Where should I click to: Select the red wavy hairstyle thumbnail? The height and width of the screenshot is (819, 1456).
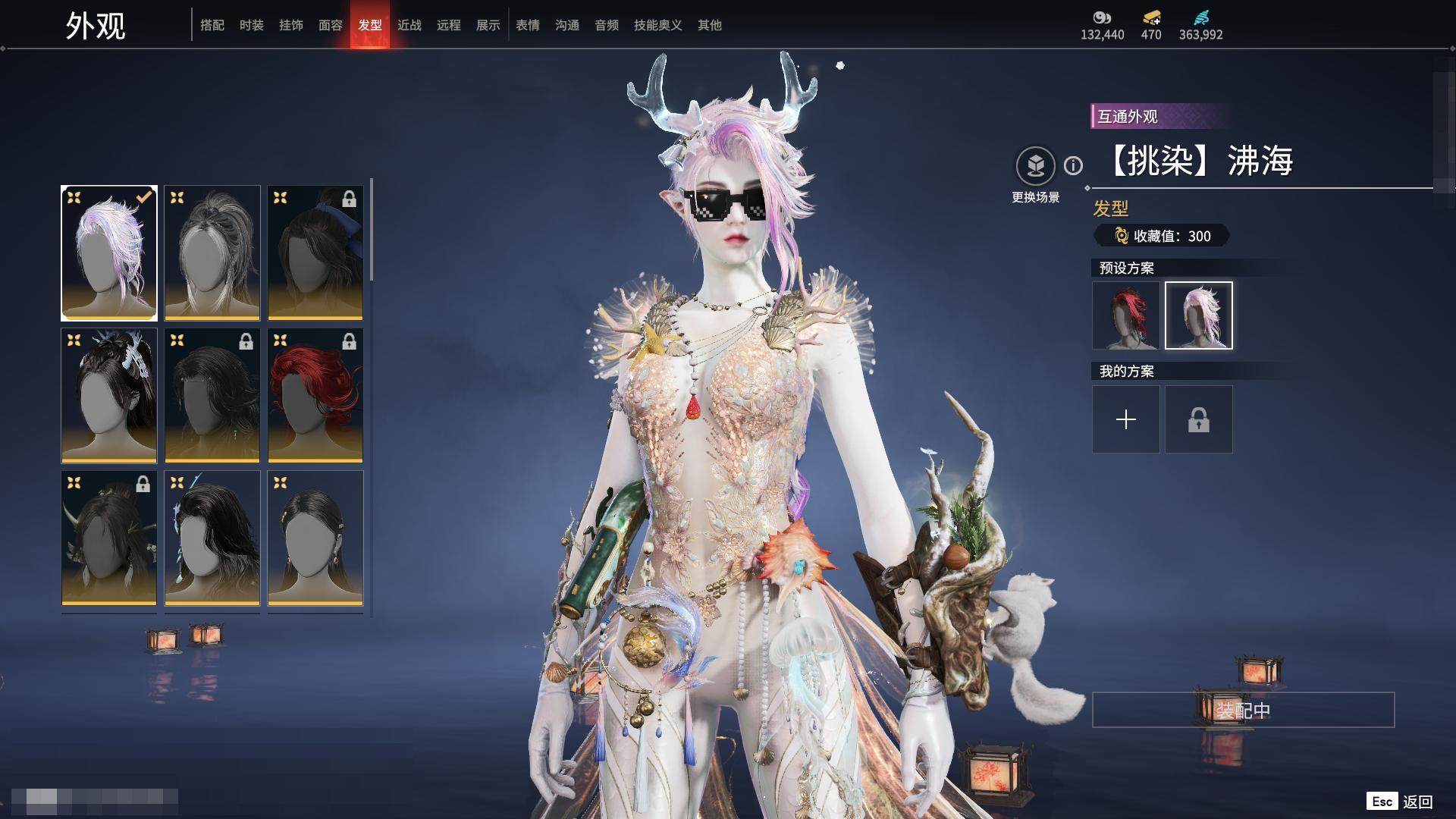click(x=315, y=395)
